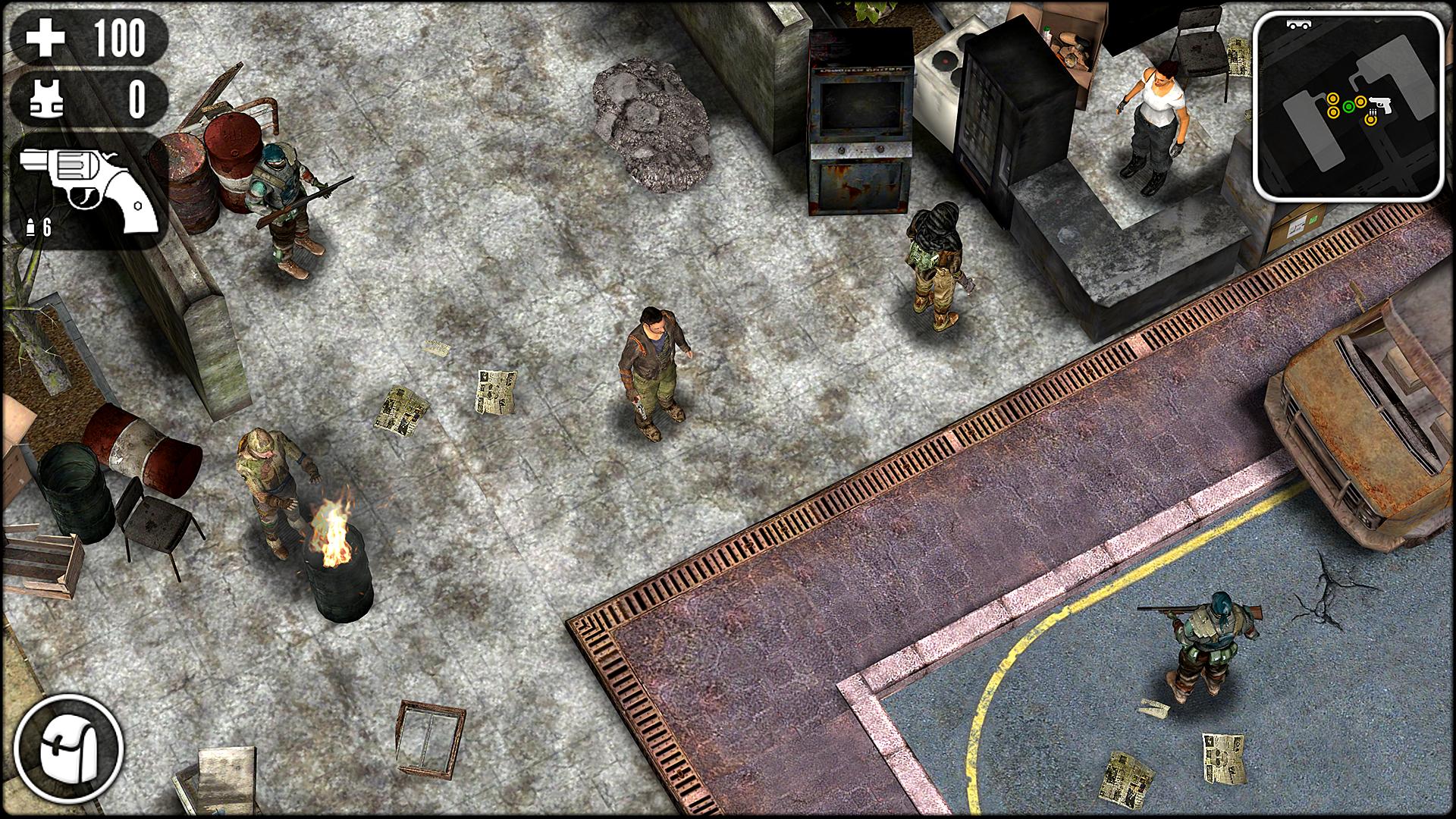Click the pistol pickup icon on the minimap
This screenshot has width=1456, height=819.
click(1382, 106)
